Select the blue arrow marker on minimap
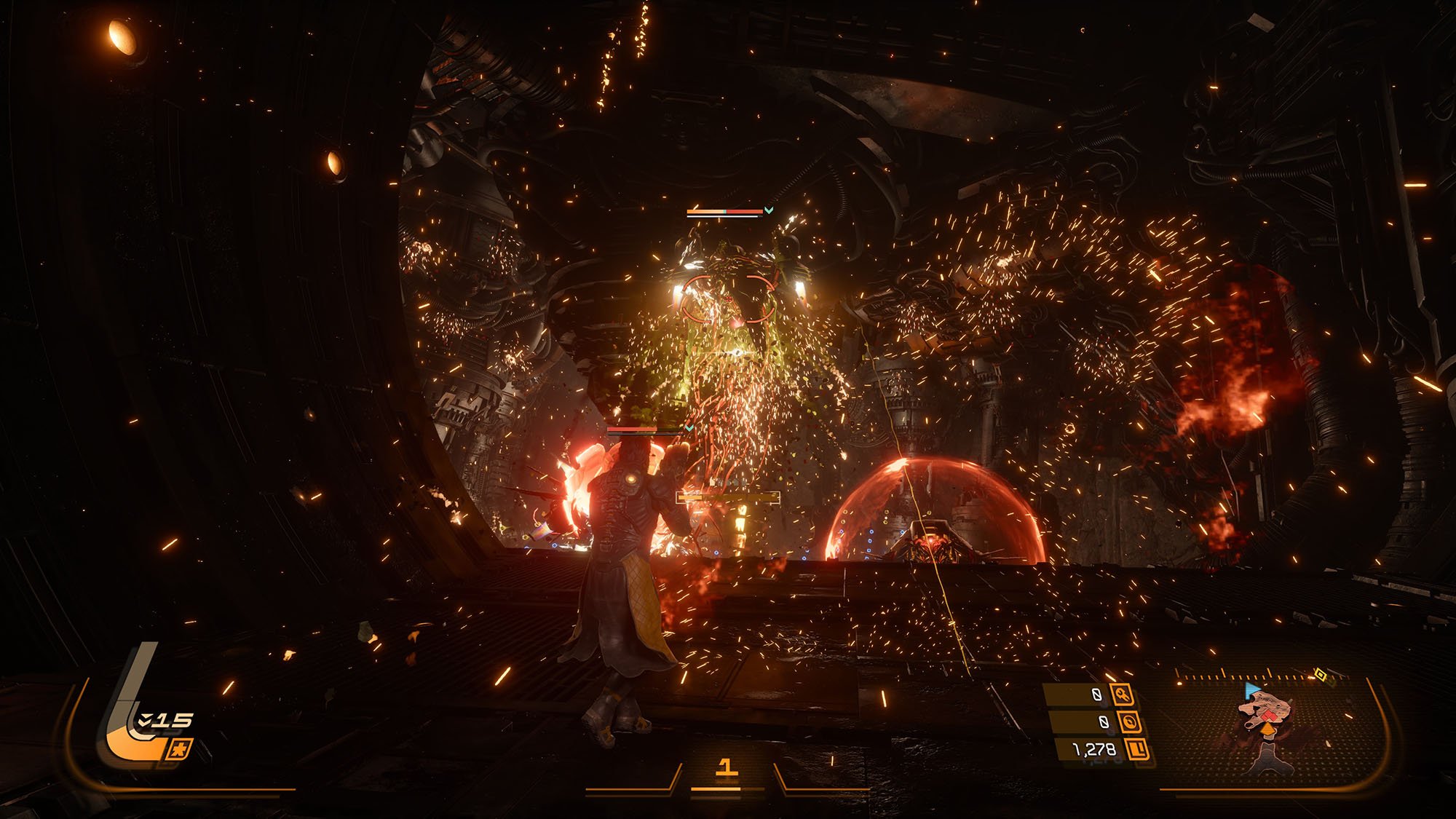 [x=1252, y=689]
